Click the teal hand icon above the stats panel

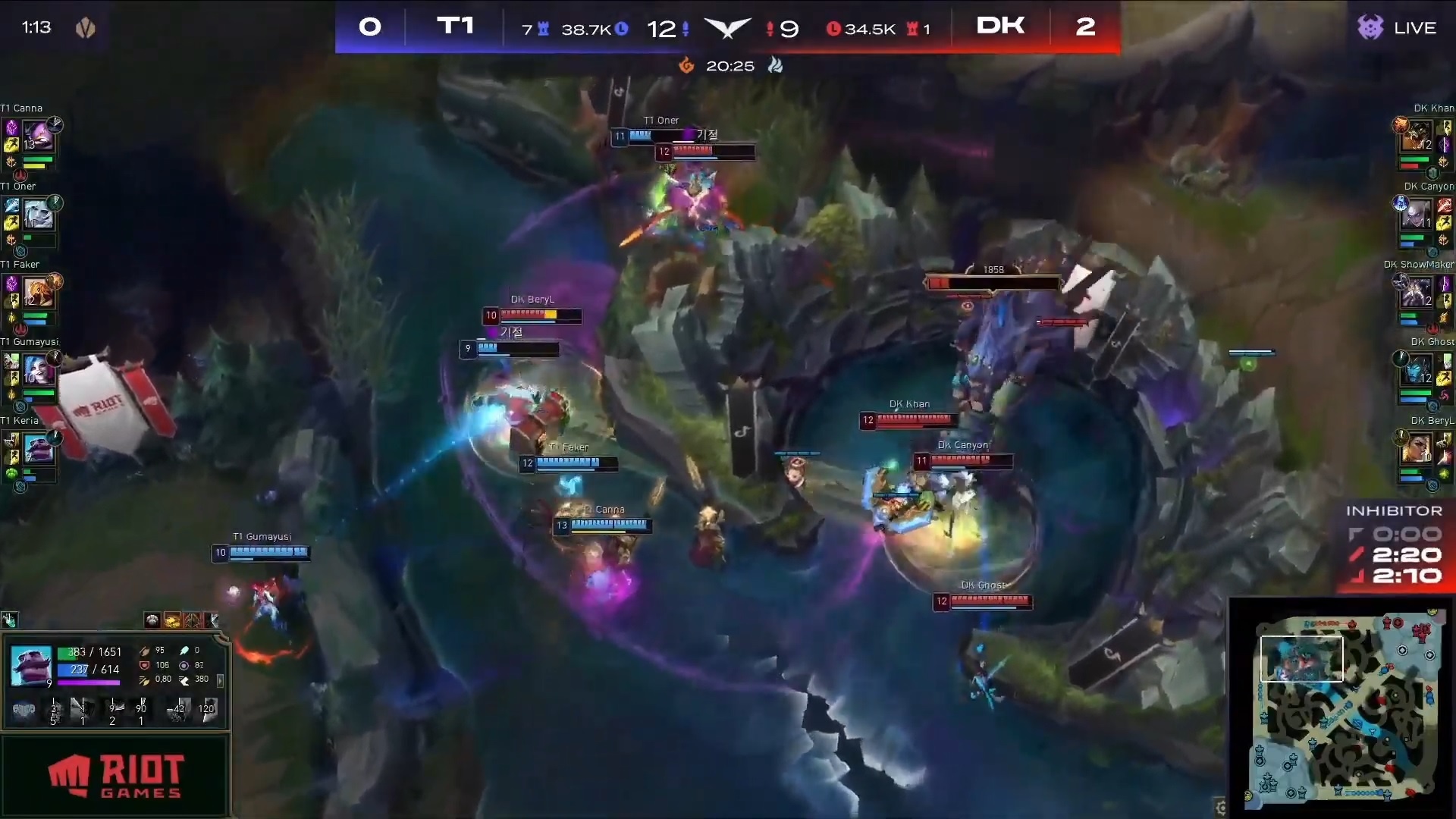tap(9, 620)
